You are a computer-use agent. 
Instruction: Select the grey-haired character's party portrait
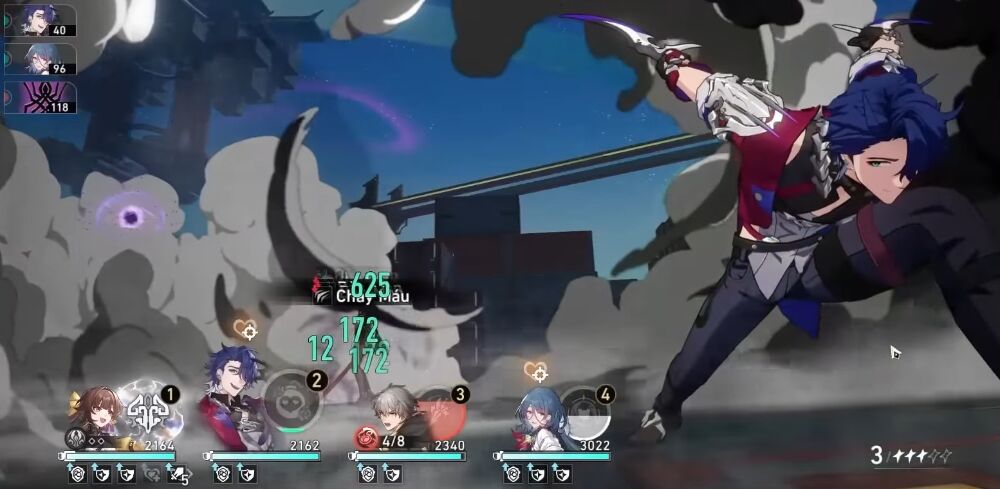389,415
